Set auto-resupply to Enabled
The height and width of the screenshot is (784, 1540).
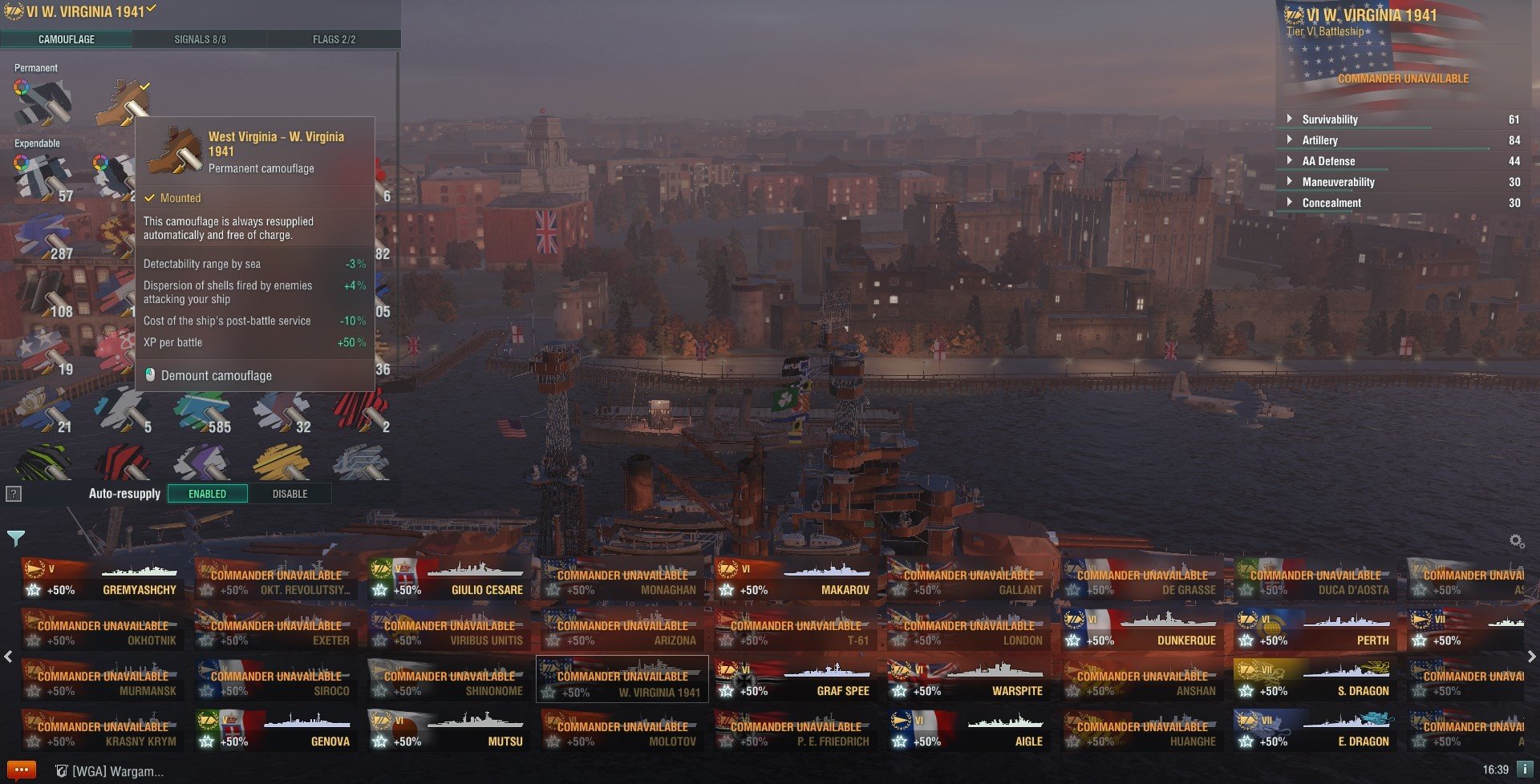coord(207,494)
